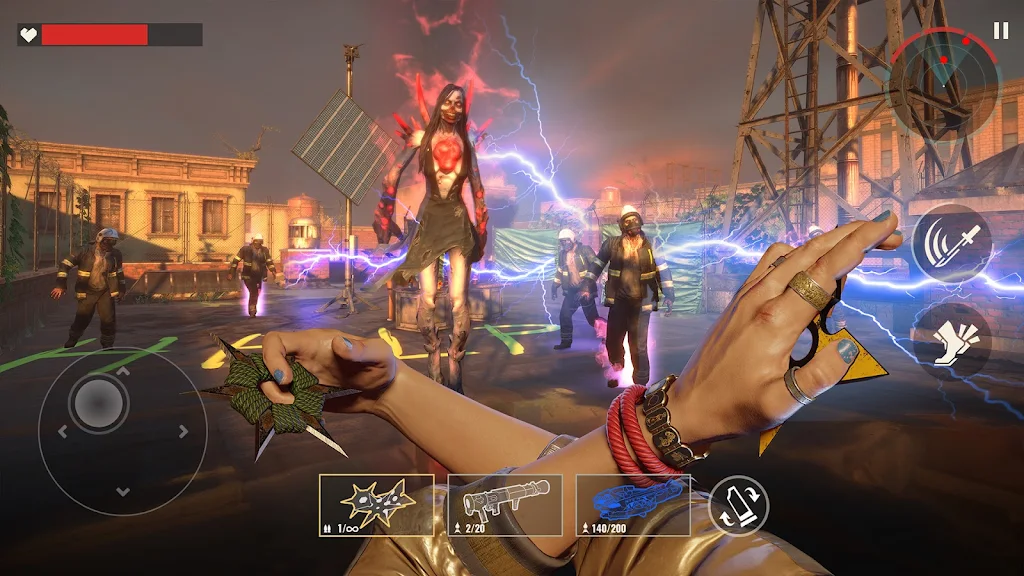Equip the blue electric weapon slot
Image resolution: width=1024 pixels, height=576 pixels.
click(x=634, y=505)
